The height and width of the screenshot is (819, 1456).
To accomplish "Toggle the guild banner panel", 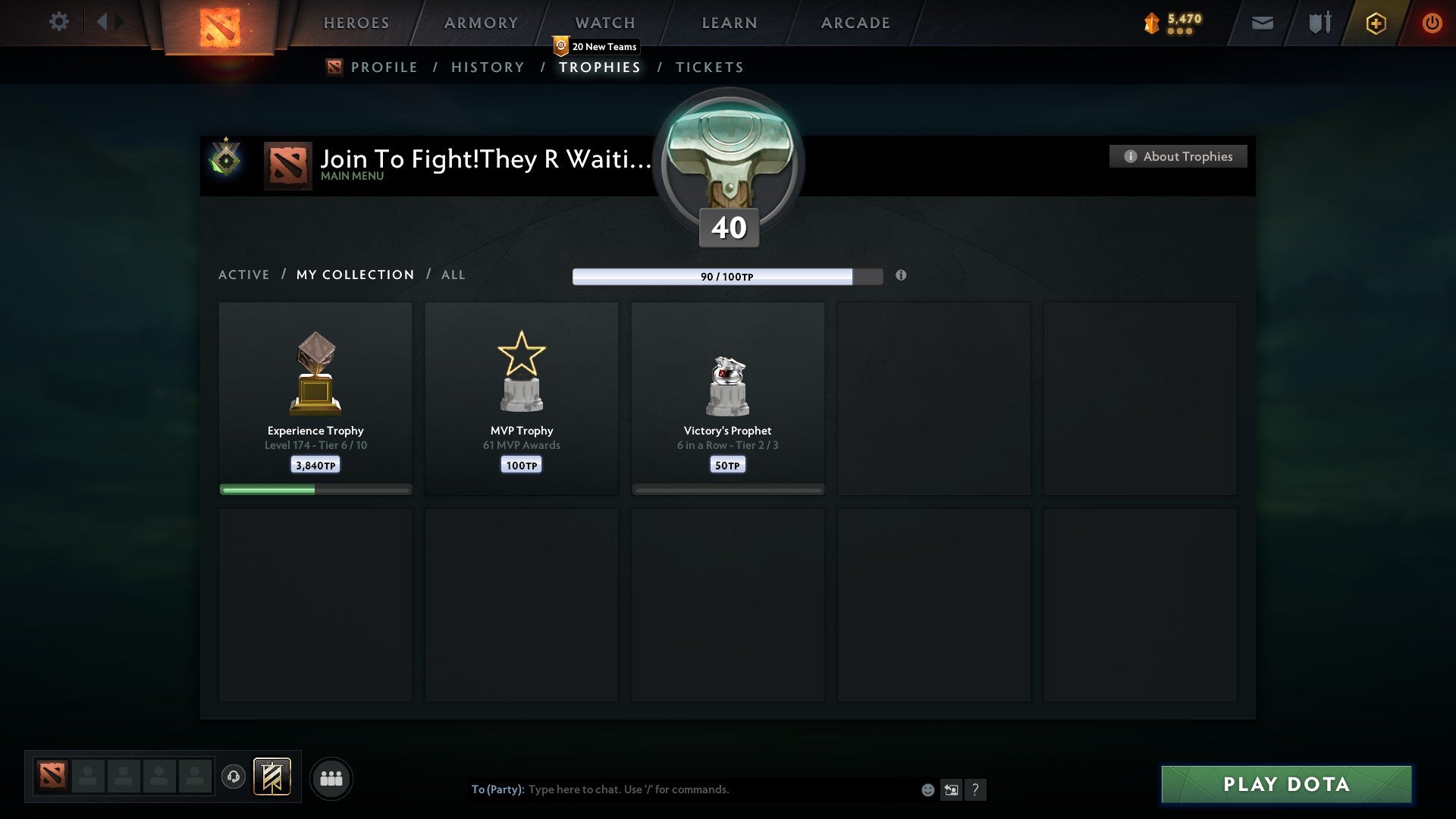I will [x=272, y=778].
